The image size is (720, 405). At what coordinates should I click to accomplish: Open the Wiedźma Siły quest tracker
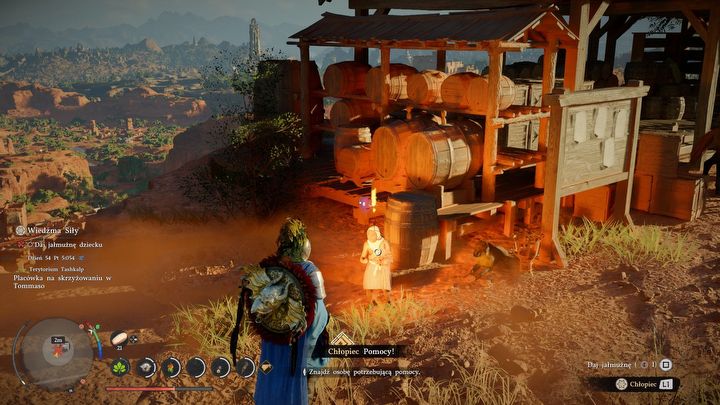52,229
